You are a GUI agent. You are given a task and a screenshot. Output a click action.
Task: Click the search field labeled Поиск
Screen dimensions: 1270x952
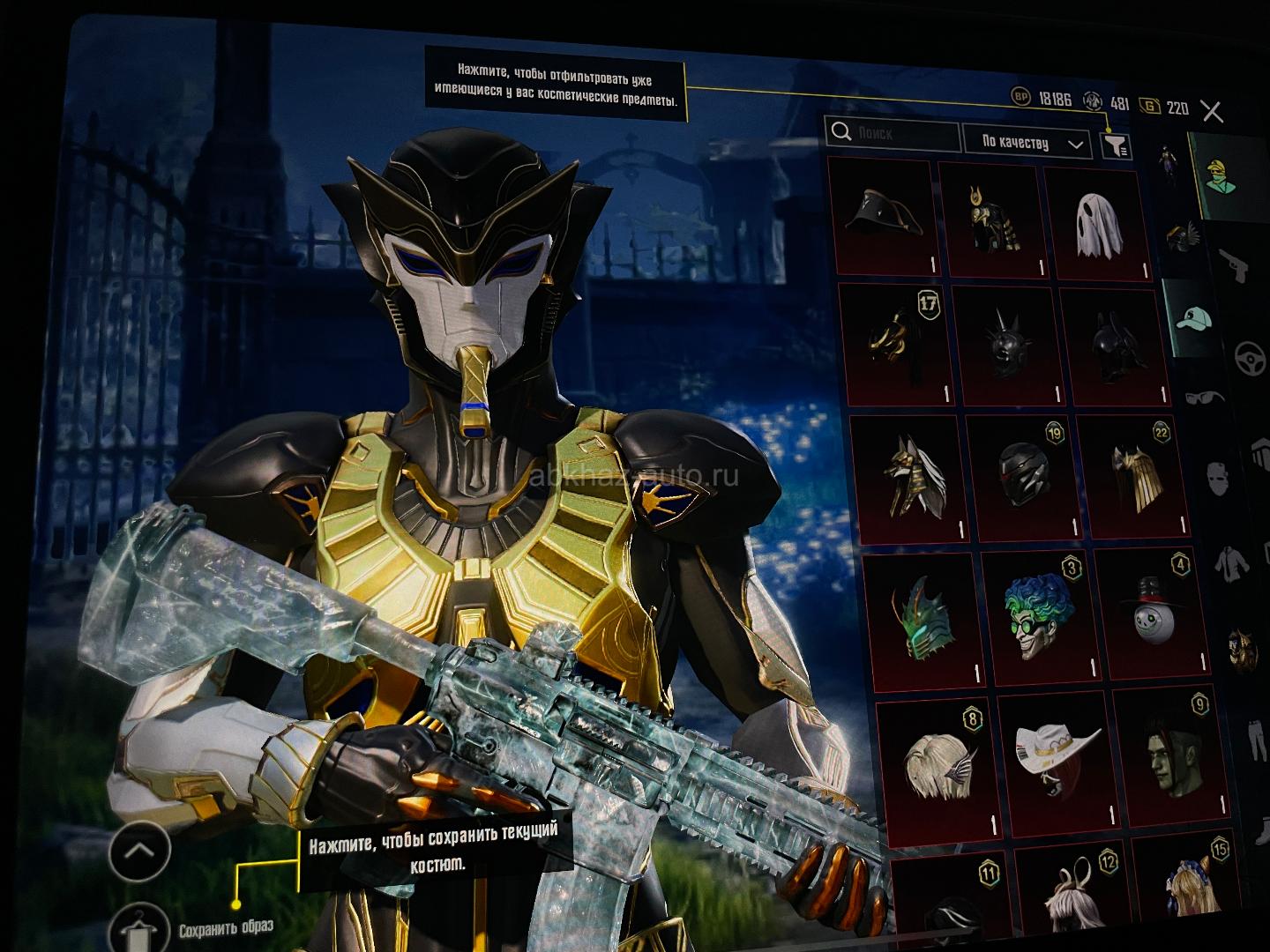pos(893,135)
